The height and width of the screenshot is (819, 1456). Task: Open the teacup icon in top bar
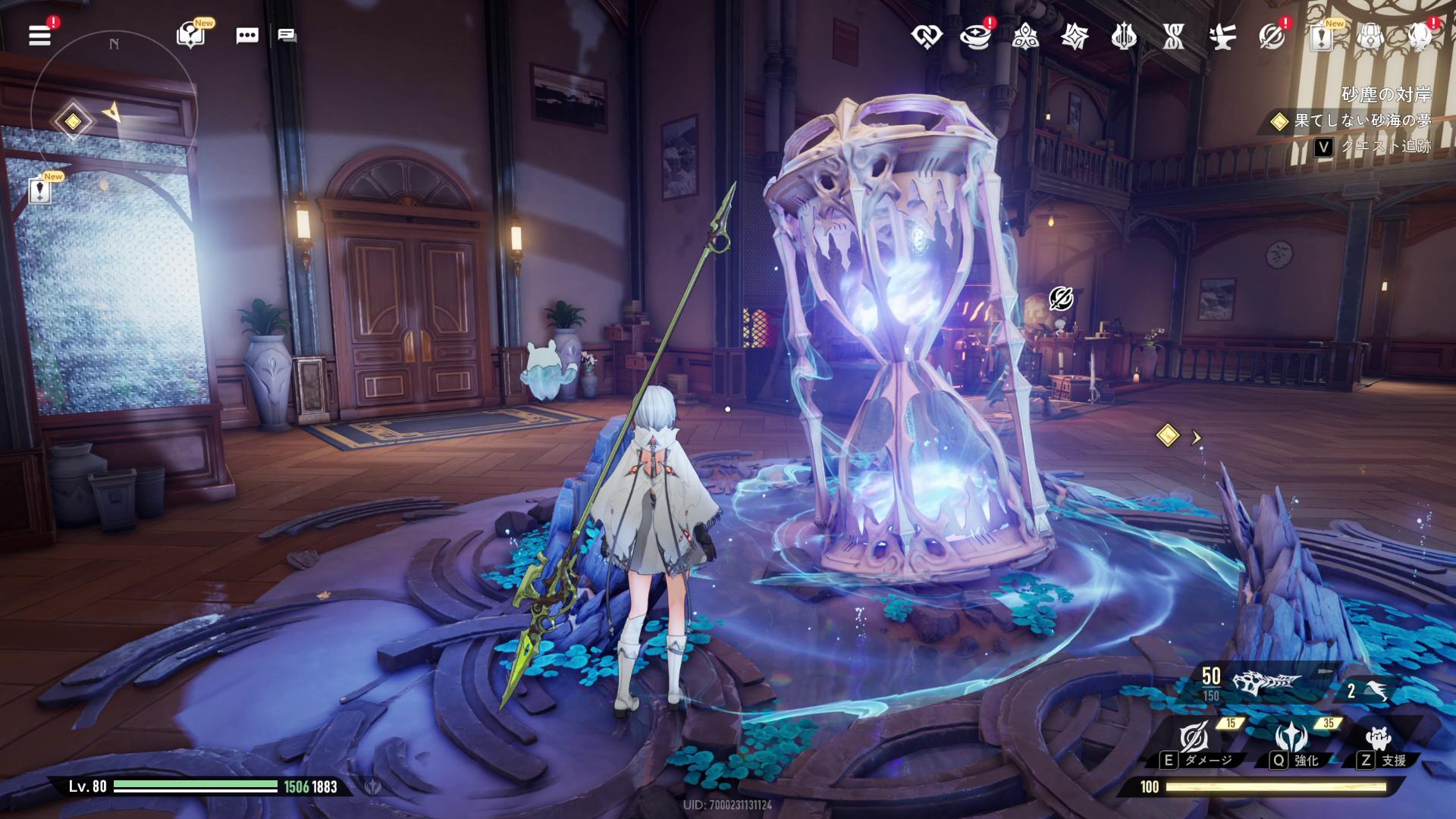[975, 36]
